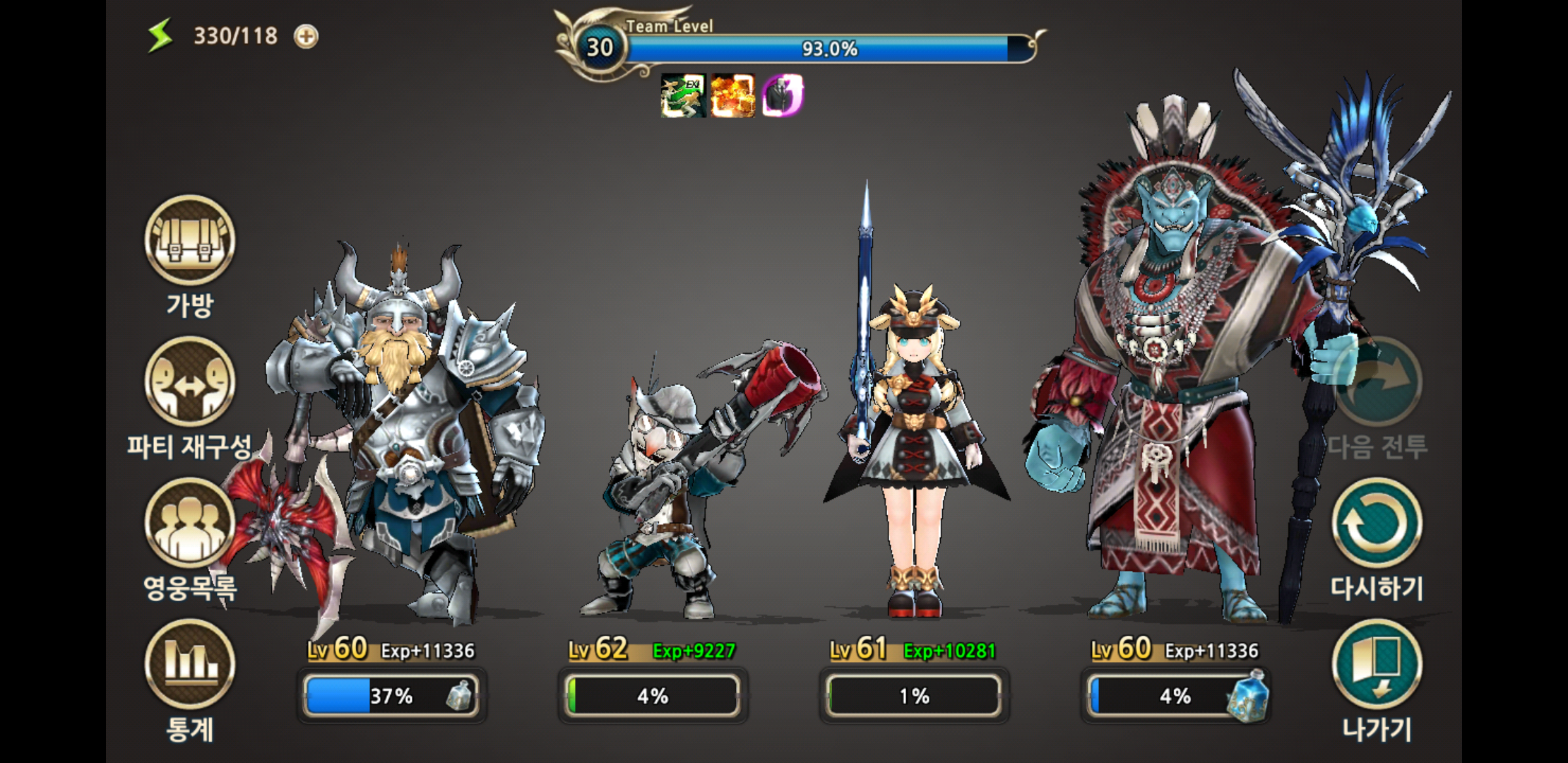Replay the battle with 다시하기
Screen dimensions: 1568x763
coord(1377,524)
